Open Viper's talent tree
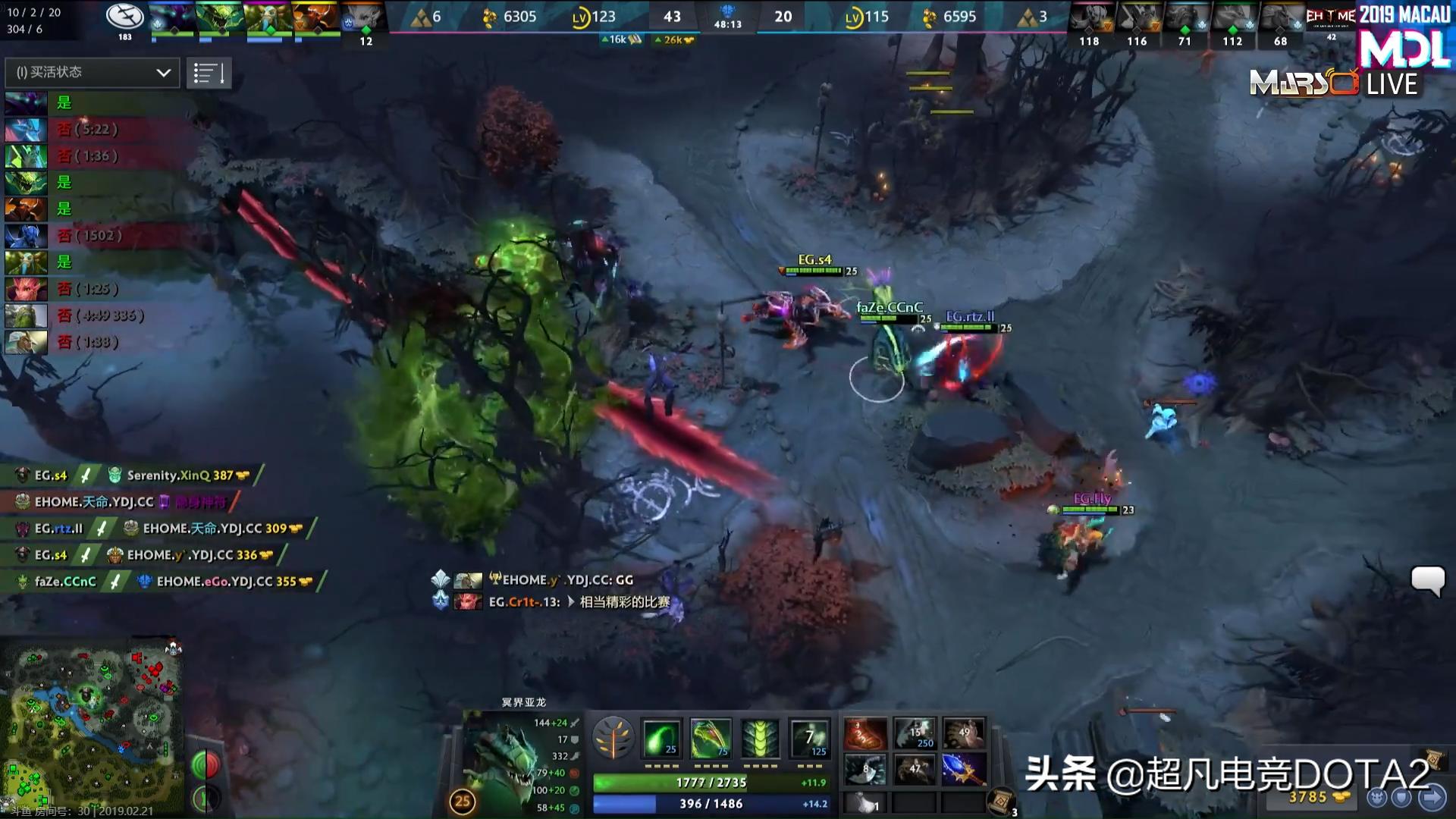 (614, 736)
